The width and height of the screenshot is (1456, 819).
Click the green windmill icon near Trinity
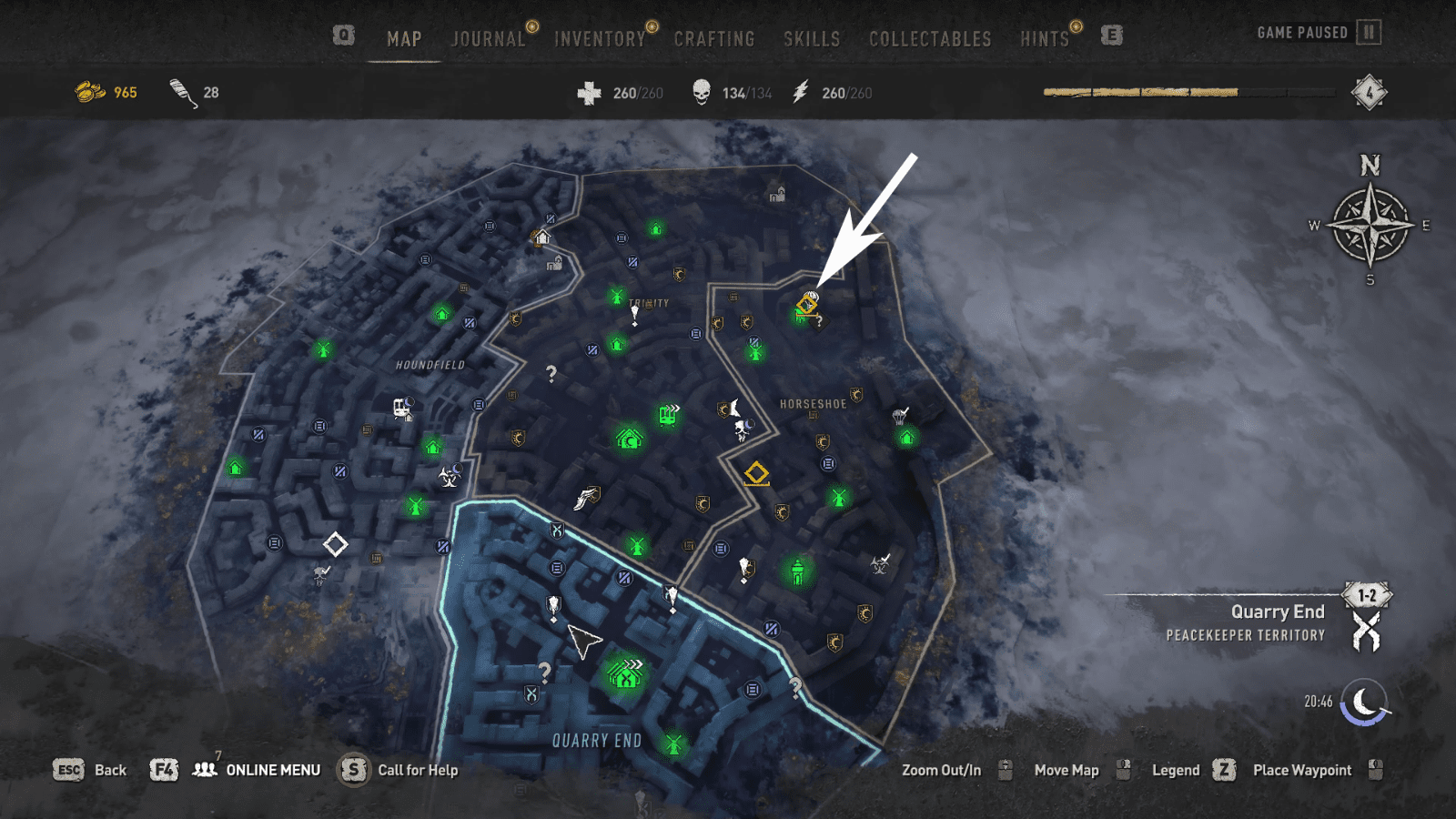pyautogui.click(x=617, y=295)
